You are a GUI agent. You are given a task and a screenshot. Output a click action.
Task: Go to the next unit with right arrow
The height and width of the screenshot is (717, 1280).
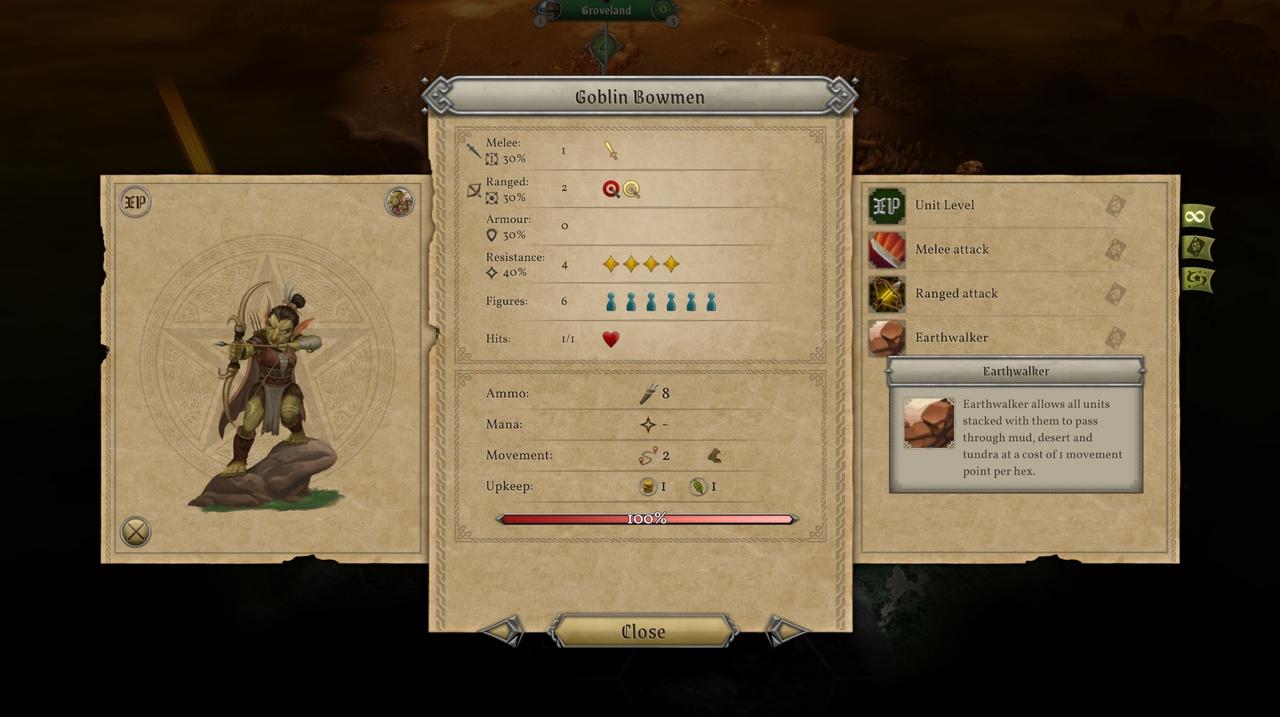[786, 630]
